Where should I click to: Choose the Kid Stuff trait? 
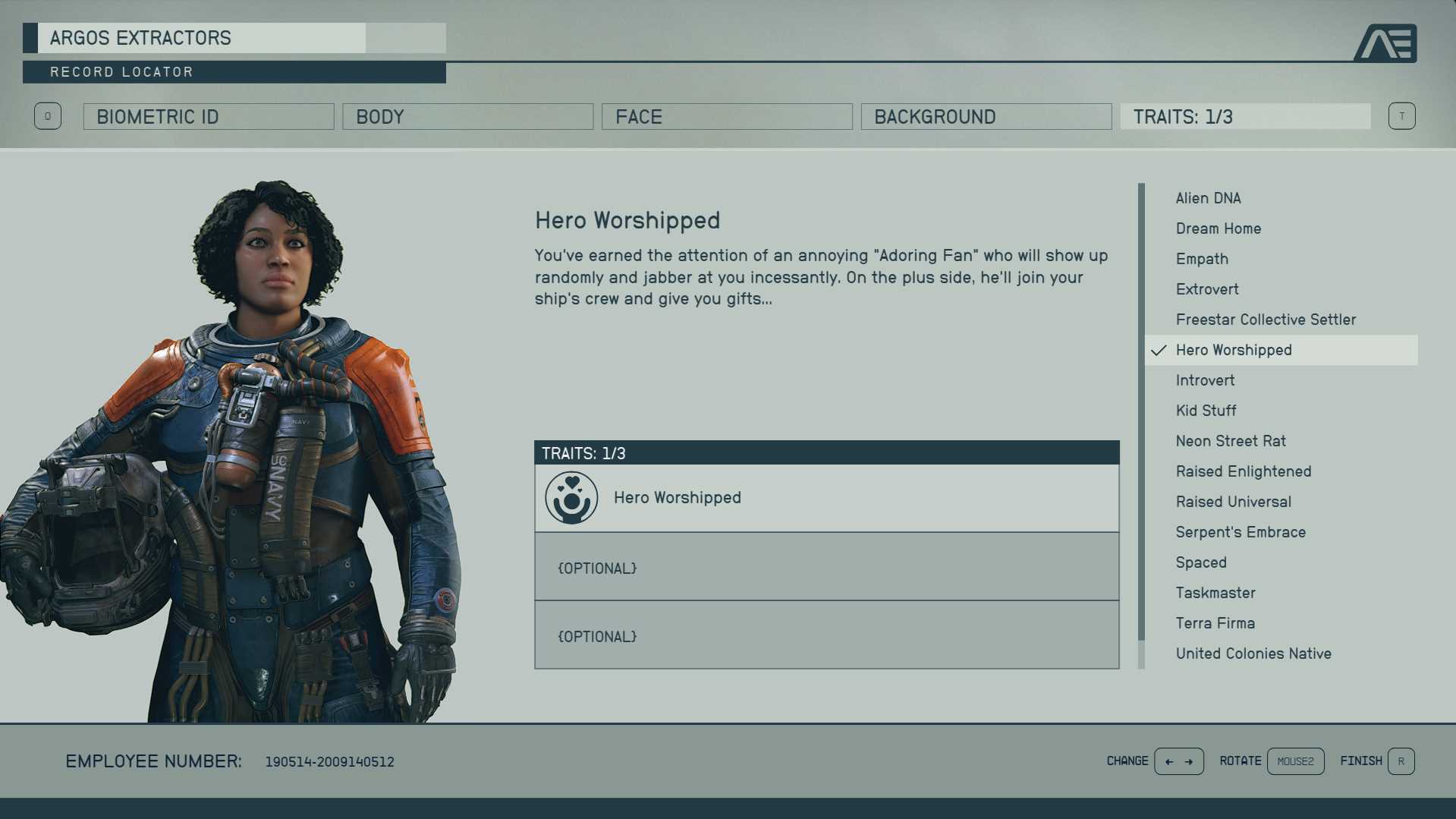point(1206,411)
